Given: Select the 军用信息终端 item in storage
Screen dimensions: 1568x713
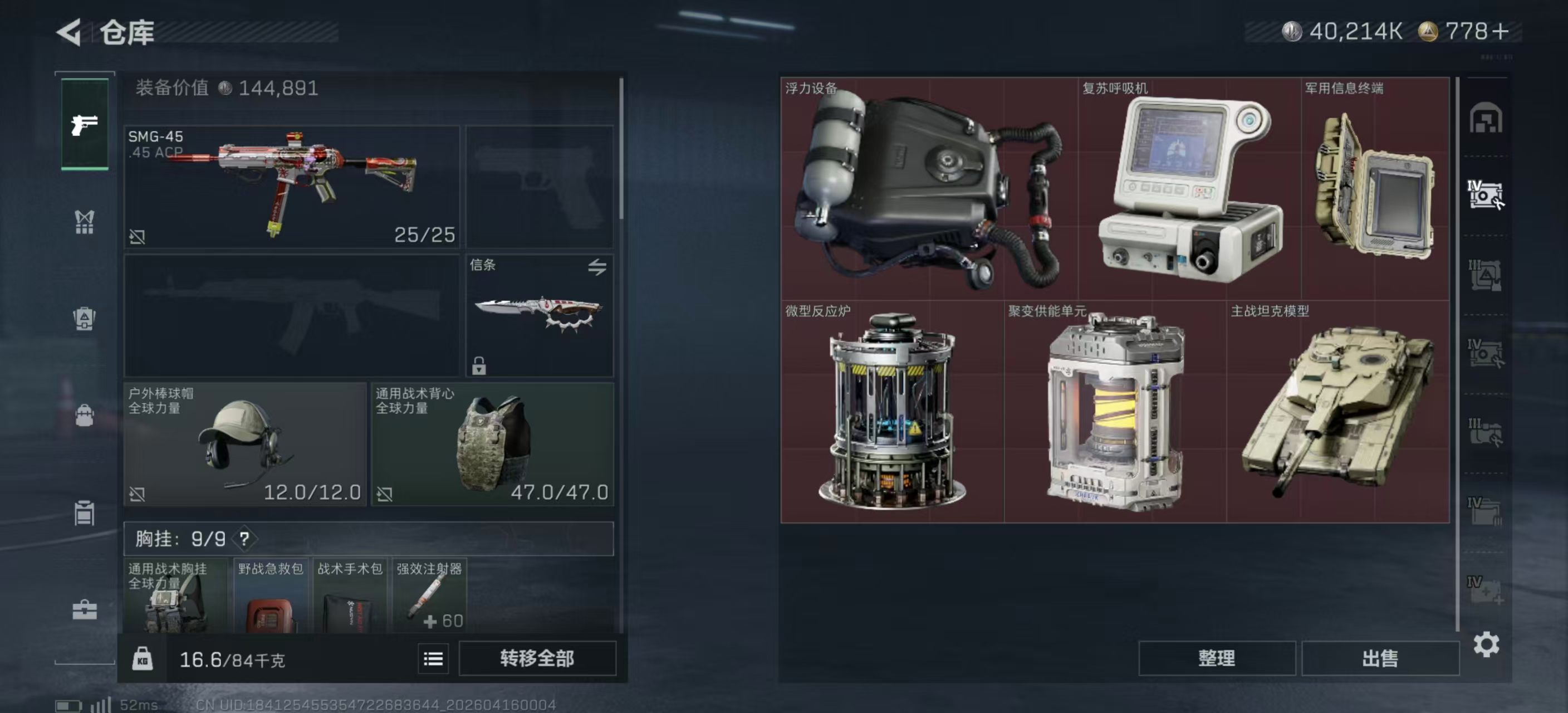Looking at the screenshot, I should tap(1374, 189).
